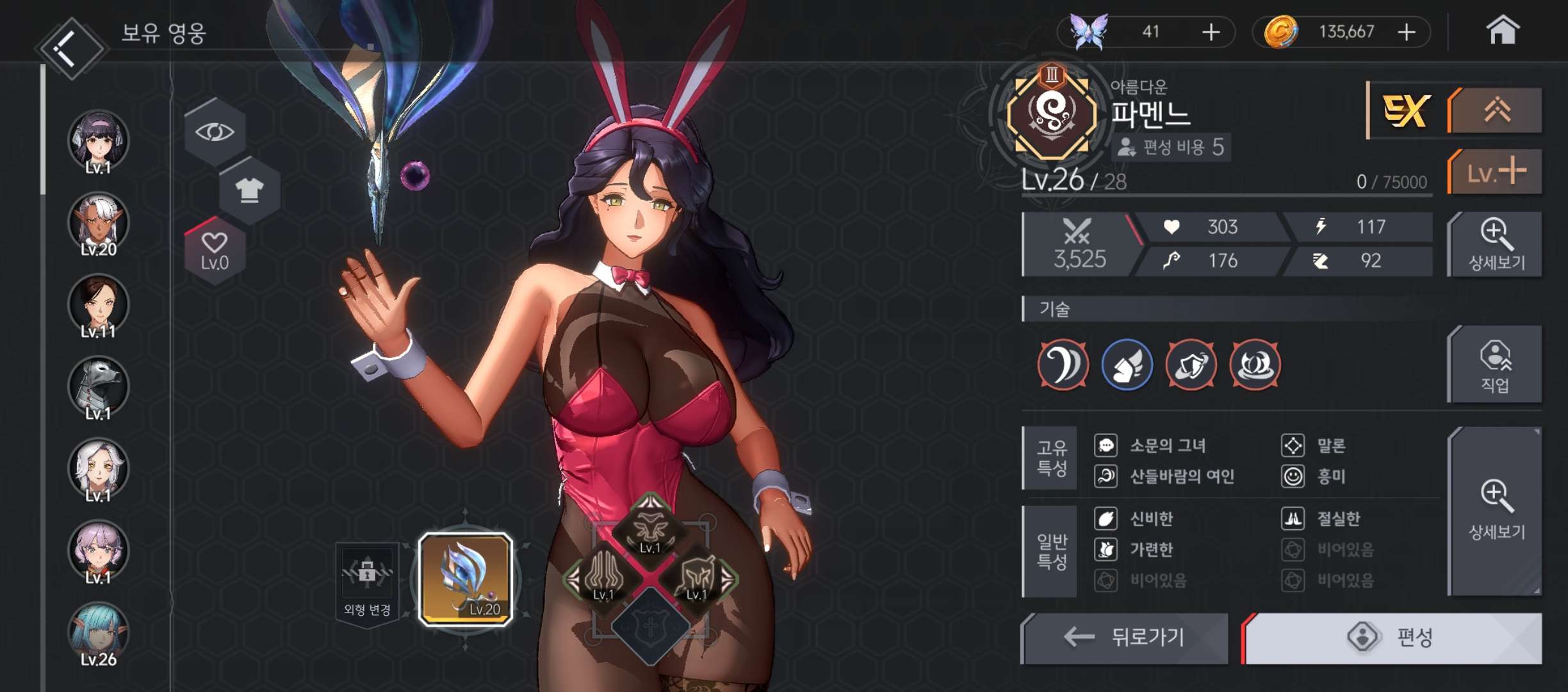Go back with the top-left arrow button
The width and height of the screenshot is (1568, 692).
pyautogui.click(x=69, y=48)
